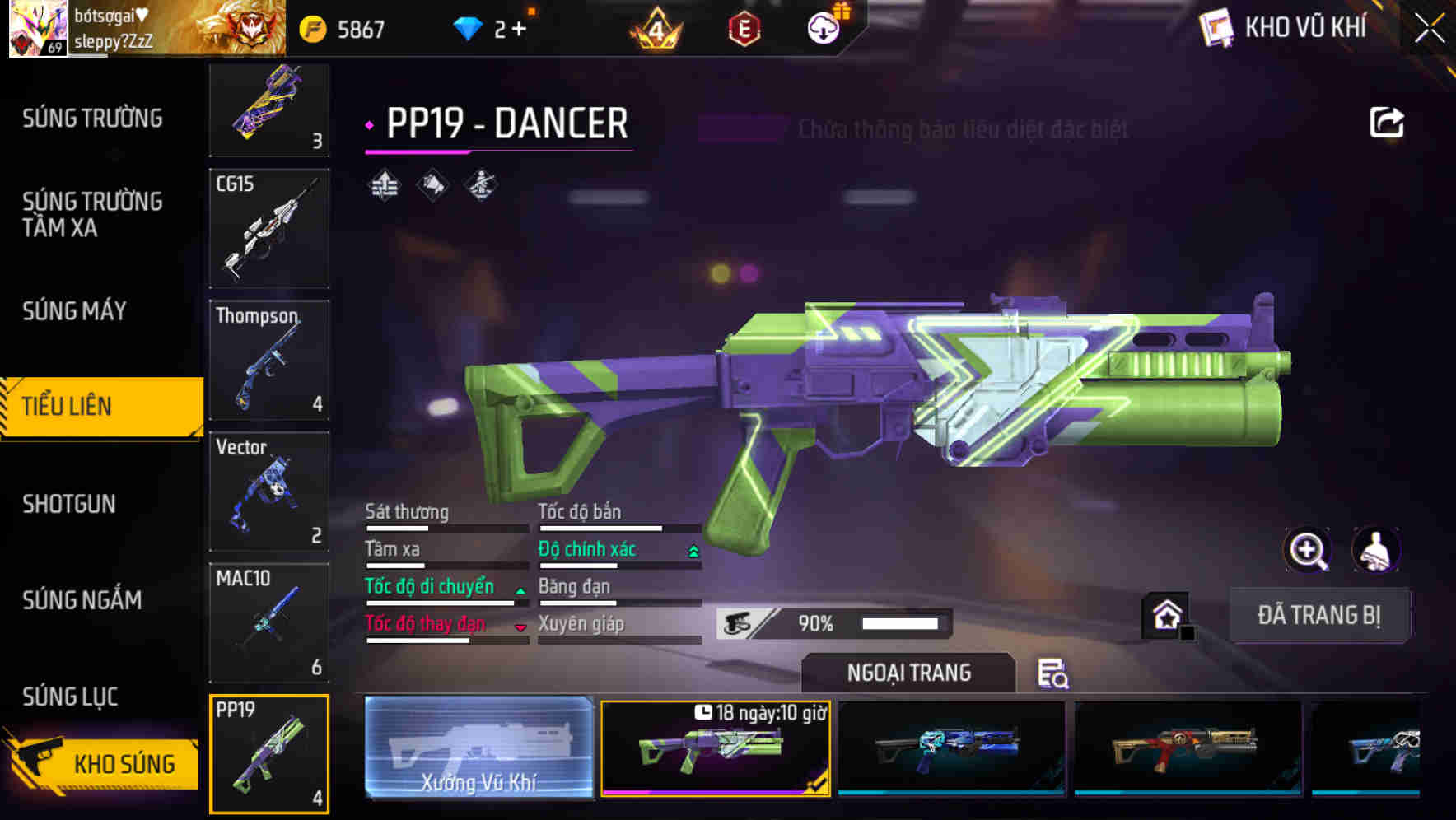Select the Thompson weapon thumbnail
Viewport: 1456px width, 820px height.
pos(269,360)
